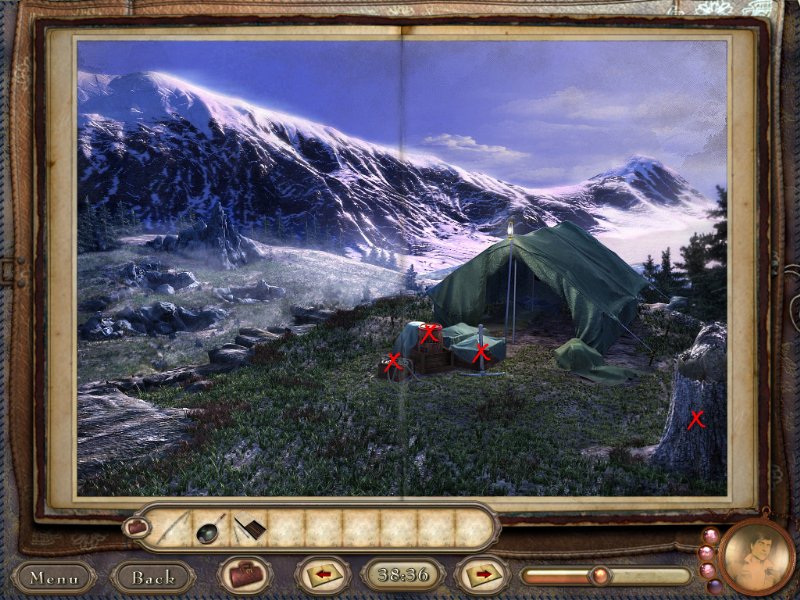Select the frying pan inventory item
The height and width of the screenshot is (600, 800).
point(211,527)
